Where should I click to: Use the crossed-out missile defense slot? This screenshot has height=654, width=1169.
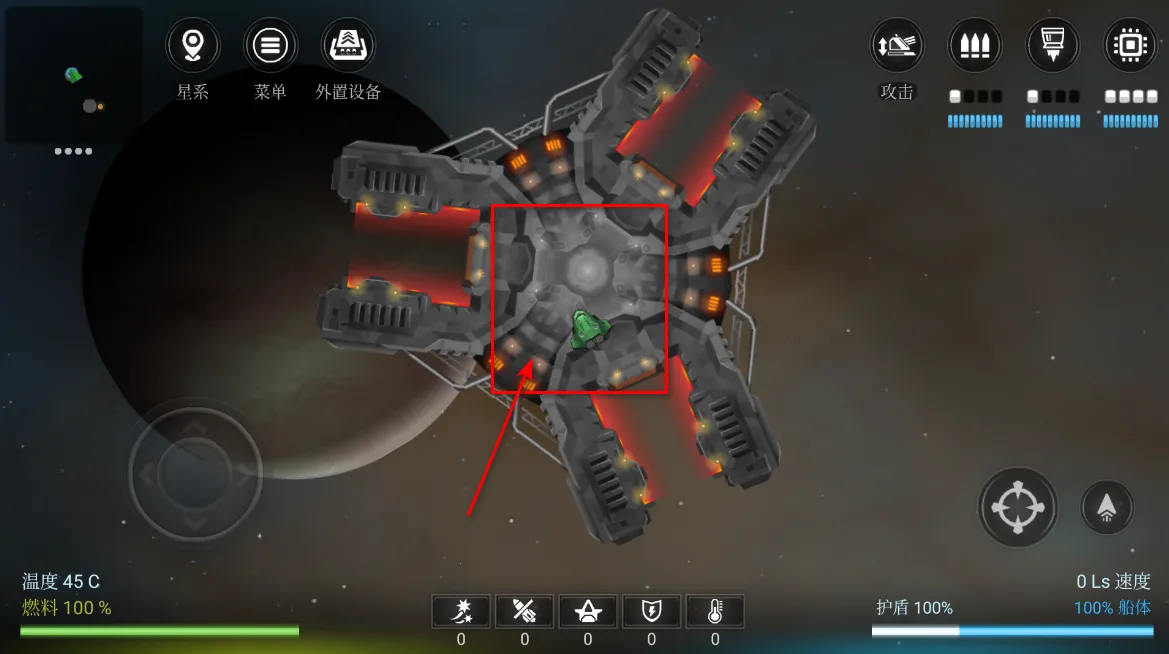(525, 611)
